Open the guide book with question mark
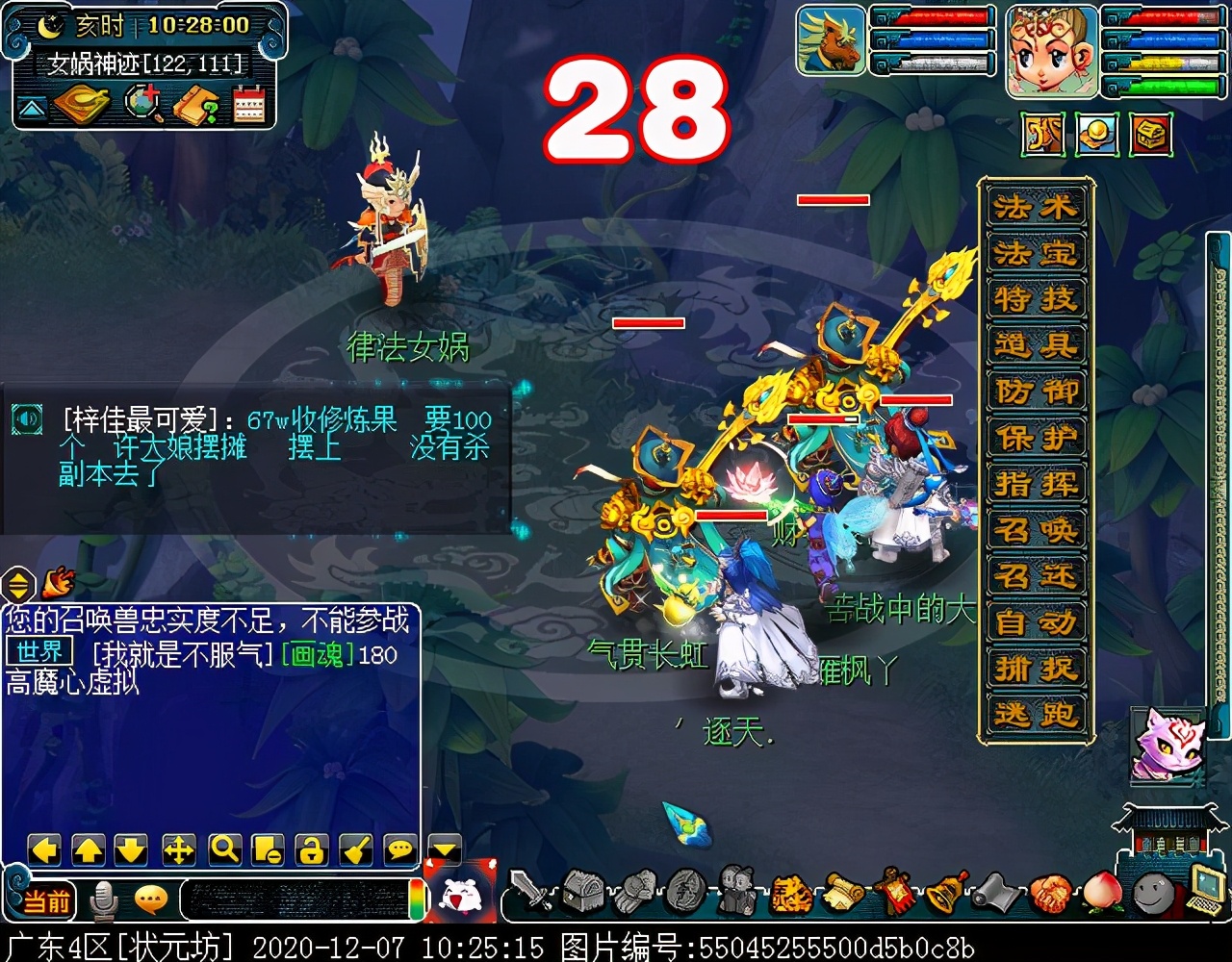Viewport: 1232px width, 962px height. click(195, 104)
